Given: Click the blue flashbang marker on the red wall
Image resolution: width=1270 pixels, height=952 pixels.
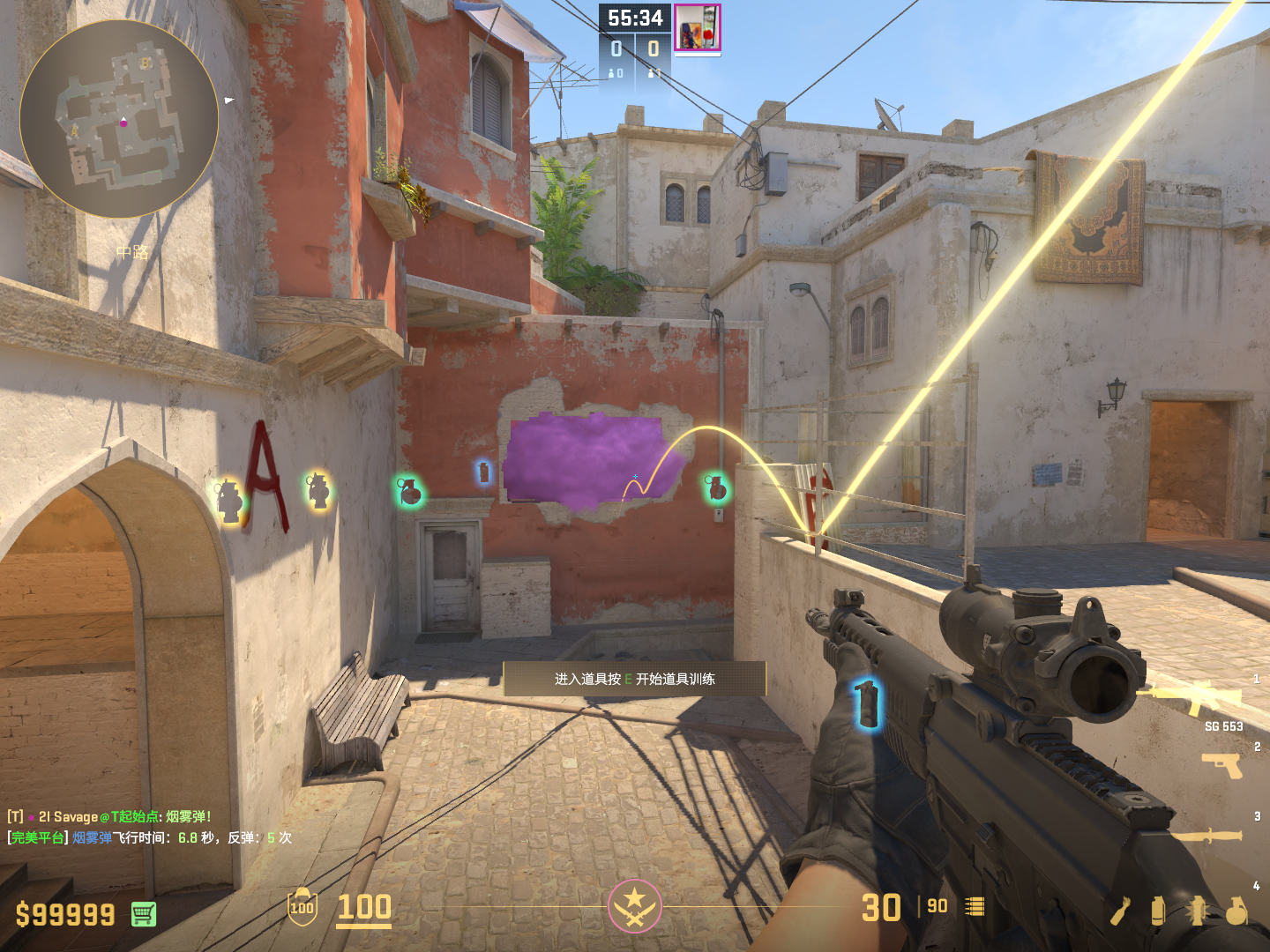Looking at the screenshot, I should click(x=483, y=473).
